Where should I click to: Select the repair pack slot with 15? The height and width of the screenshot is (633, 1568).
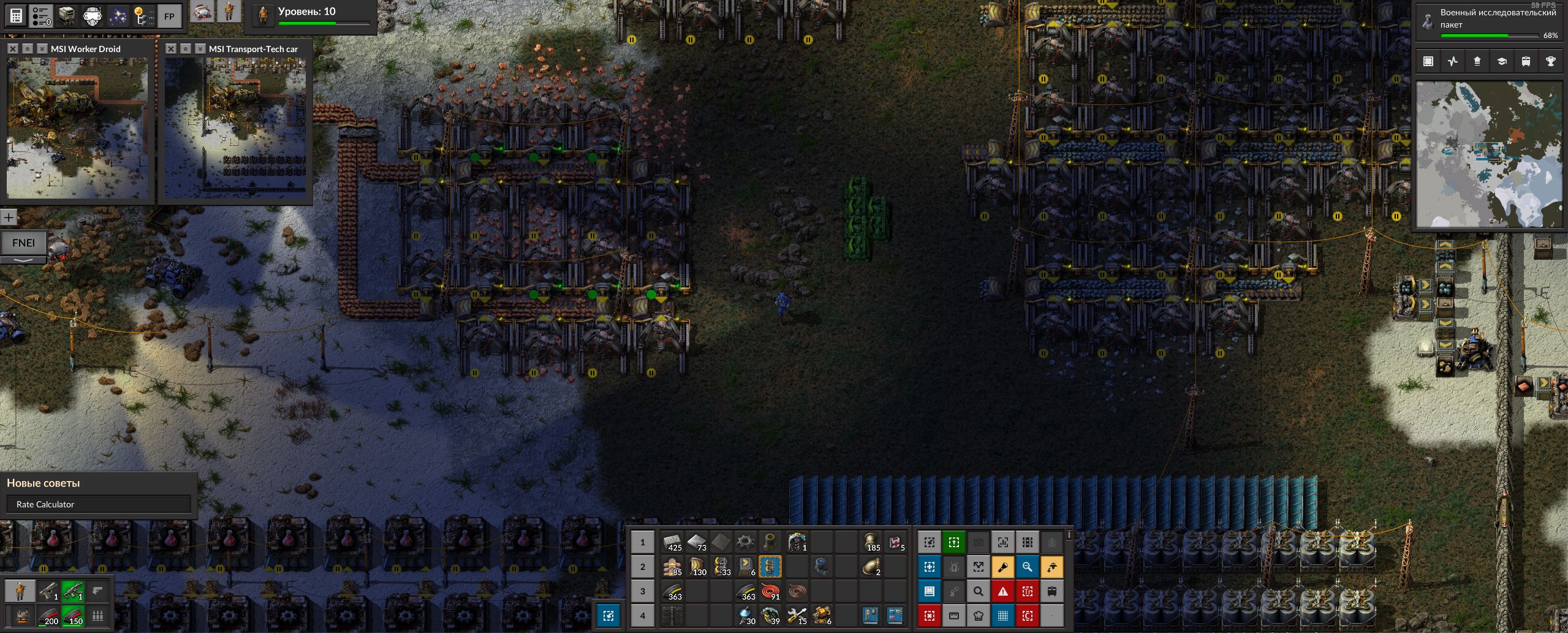797,615
